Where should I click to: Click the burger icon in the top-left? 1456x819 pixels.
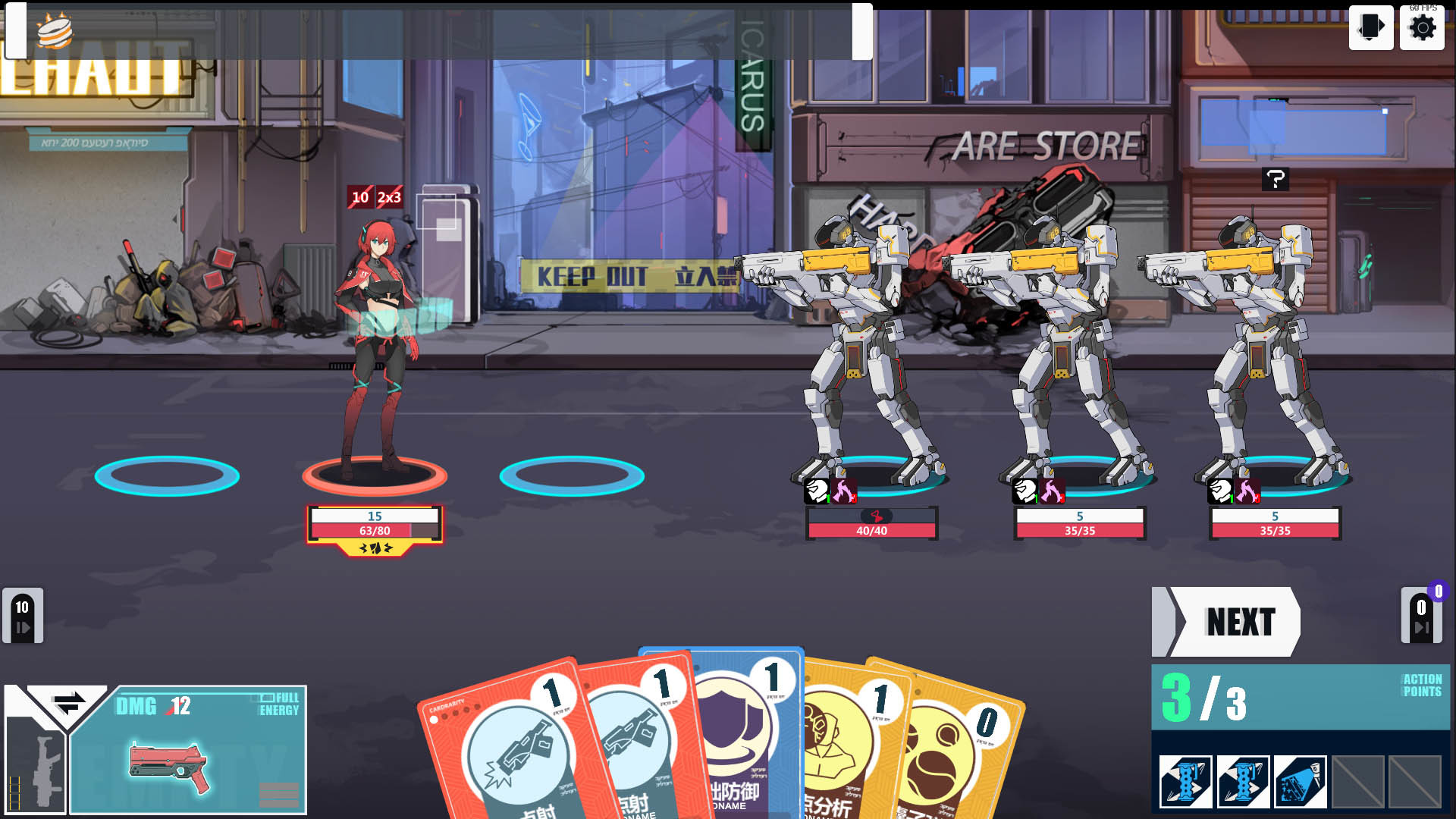pos(55,32)
